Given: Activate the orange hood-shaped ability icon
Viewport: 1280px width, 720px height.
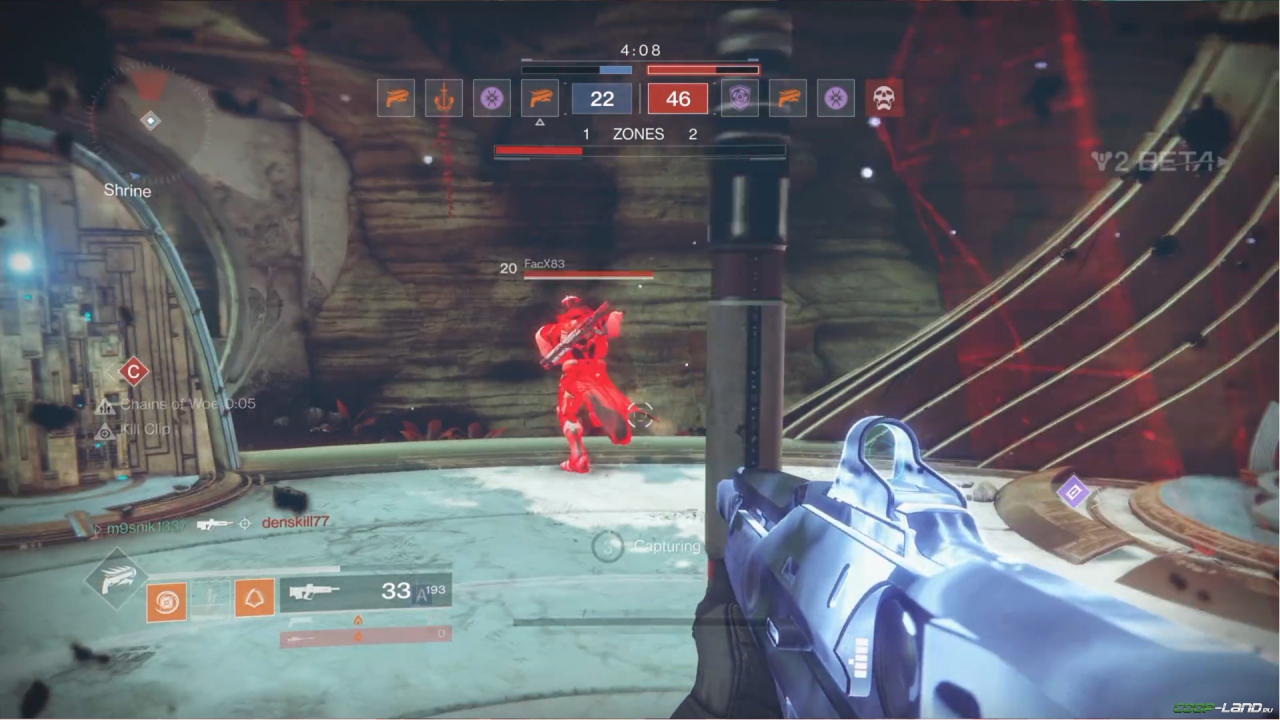Looking at the screenshot, I should 254,598.
